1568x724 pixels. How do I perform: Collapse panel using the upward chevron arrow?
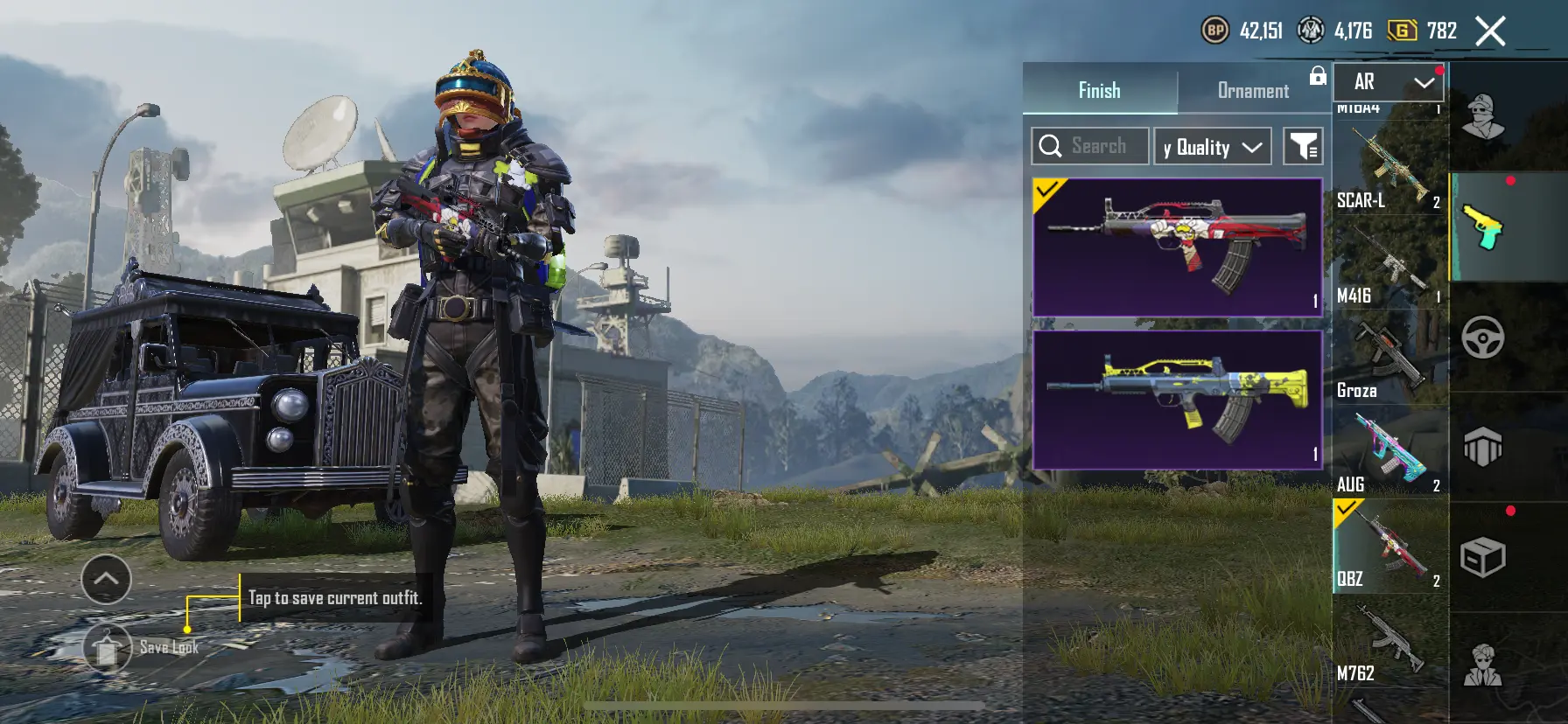pos(106,579)
